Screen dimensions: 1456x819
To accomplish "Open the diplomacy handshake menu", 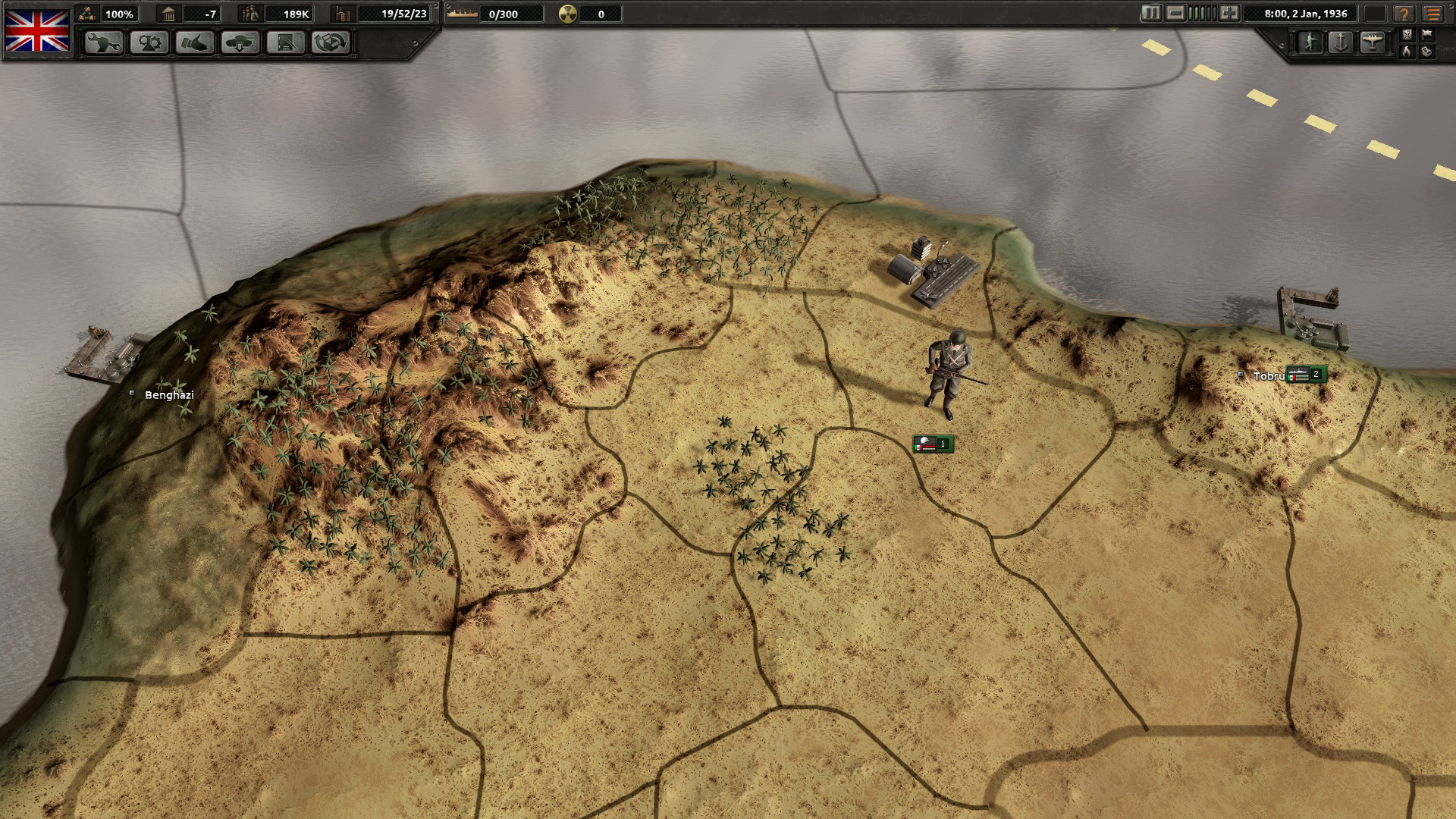I will pos(194,43).
